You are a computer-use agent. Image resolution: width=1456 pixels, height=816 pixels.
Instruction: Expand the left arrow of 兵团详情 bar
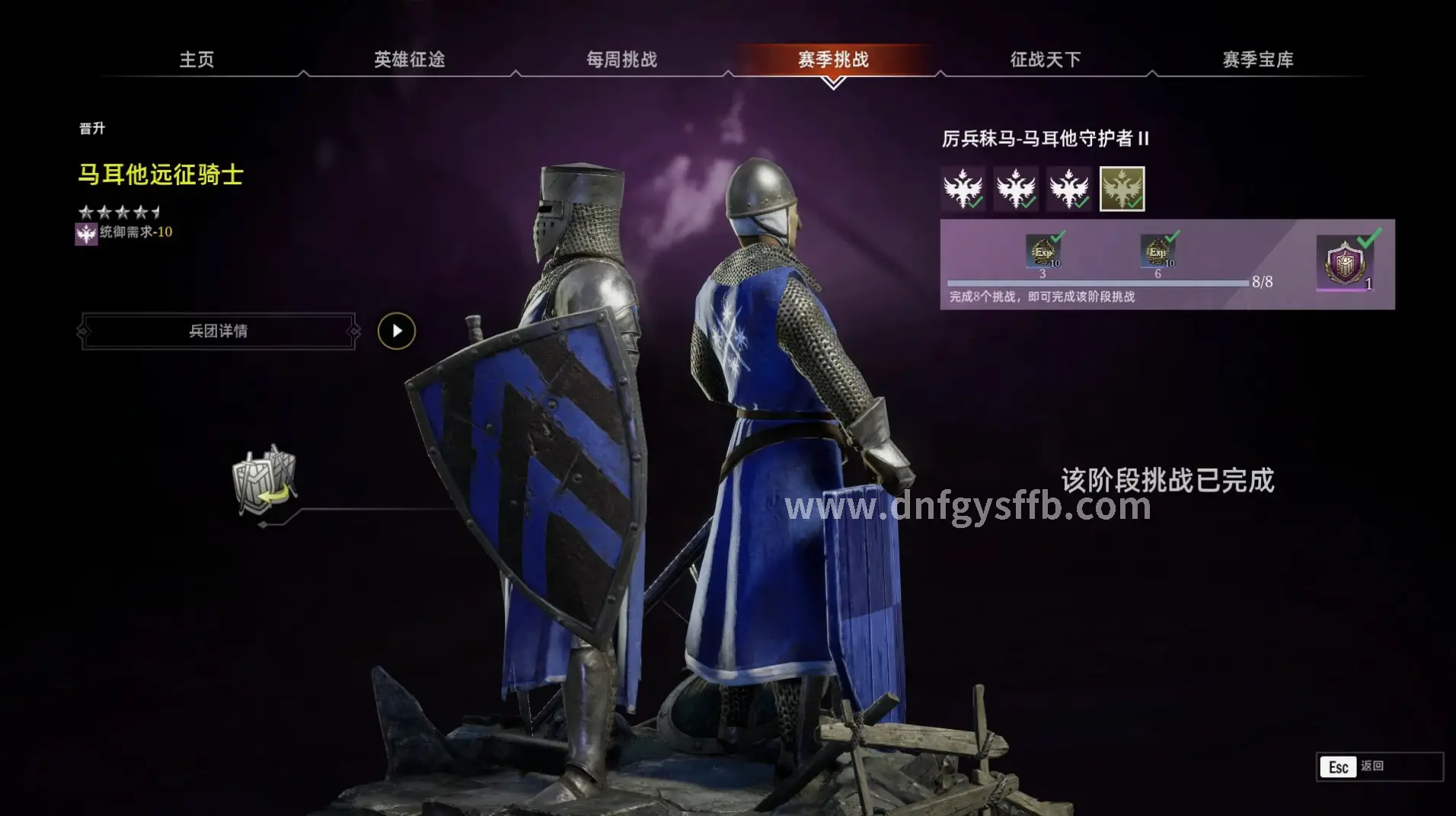point(84,331)
